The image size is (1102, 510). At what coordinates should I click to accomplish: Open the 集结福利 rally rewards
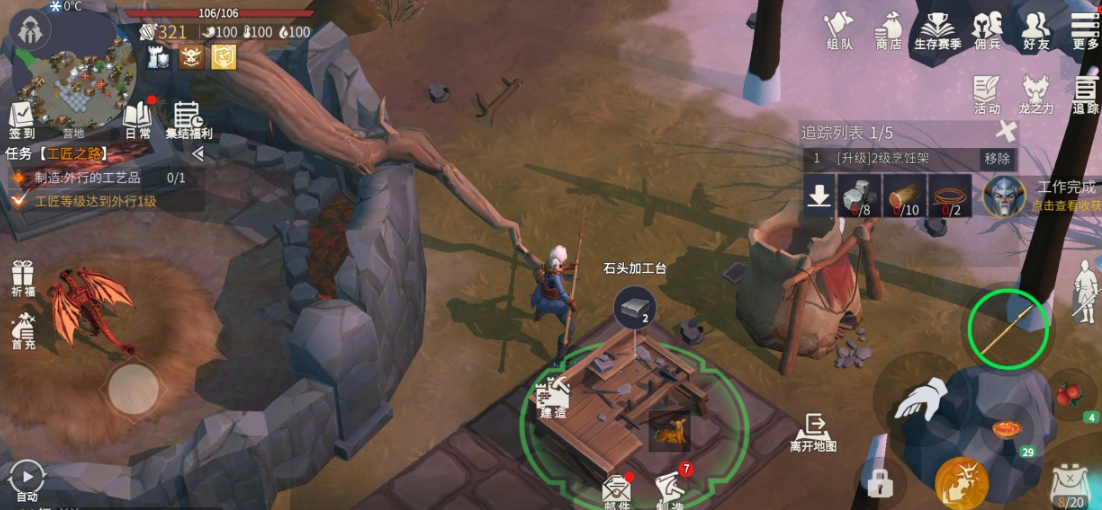pos(188,120)
